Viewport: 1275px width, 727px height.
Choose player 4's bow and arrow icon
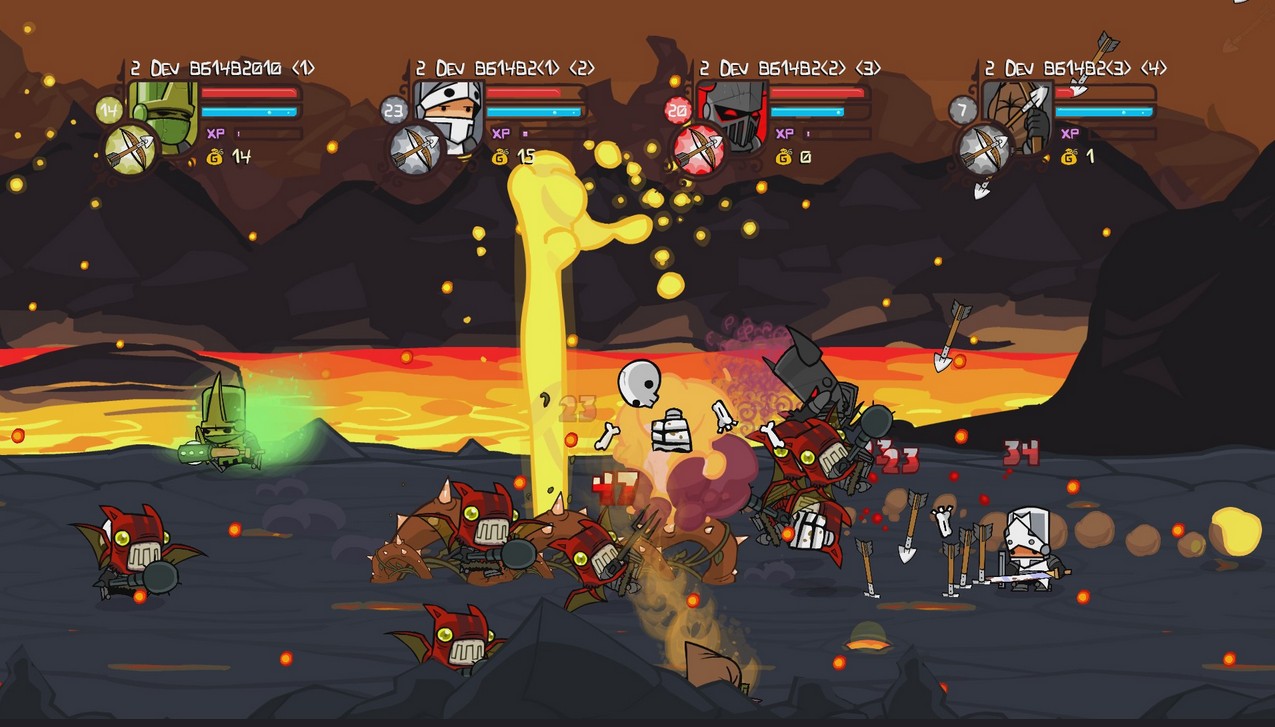982,149
